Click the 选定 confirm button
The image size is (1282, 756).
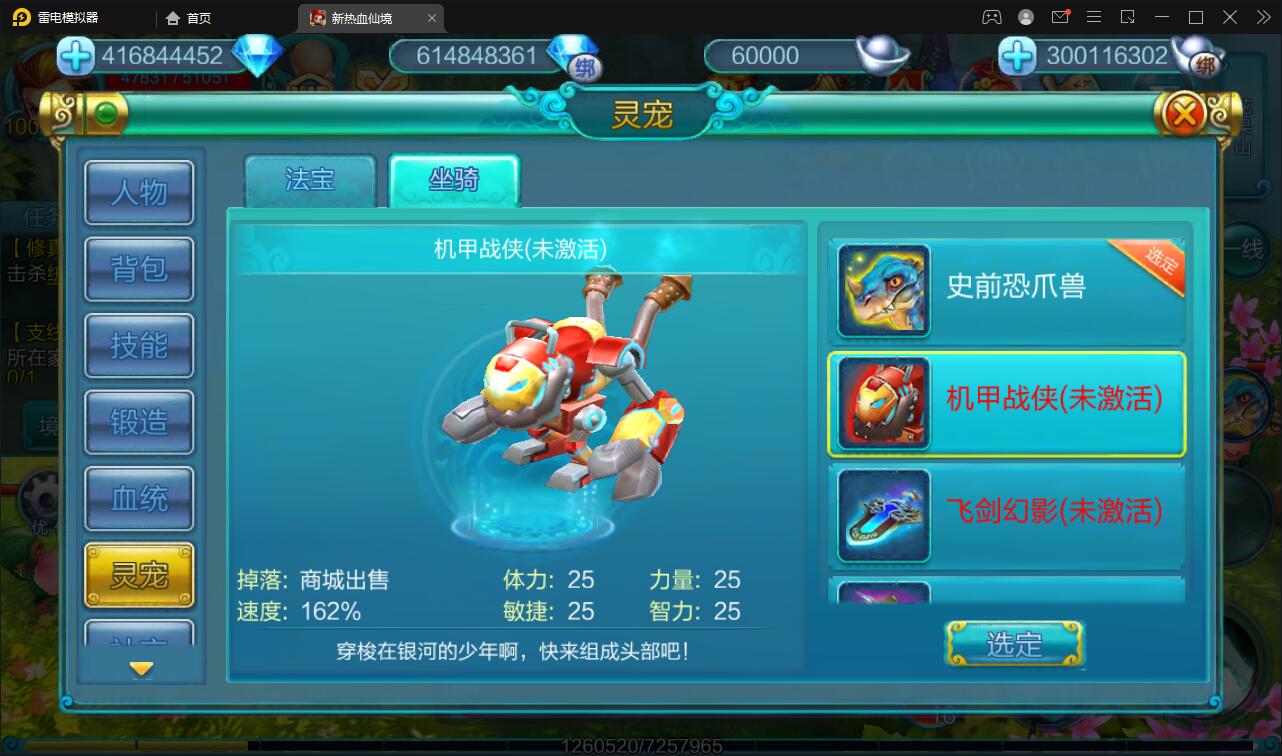pos(1014,645)
